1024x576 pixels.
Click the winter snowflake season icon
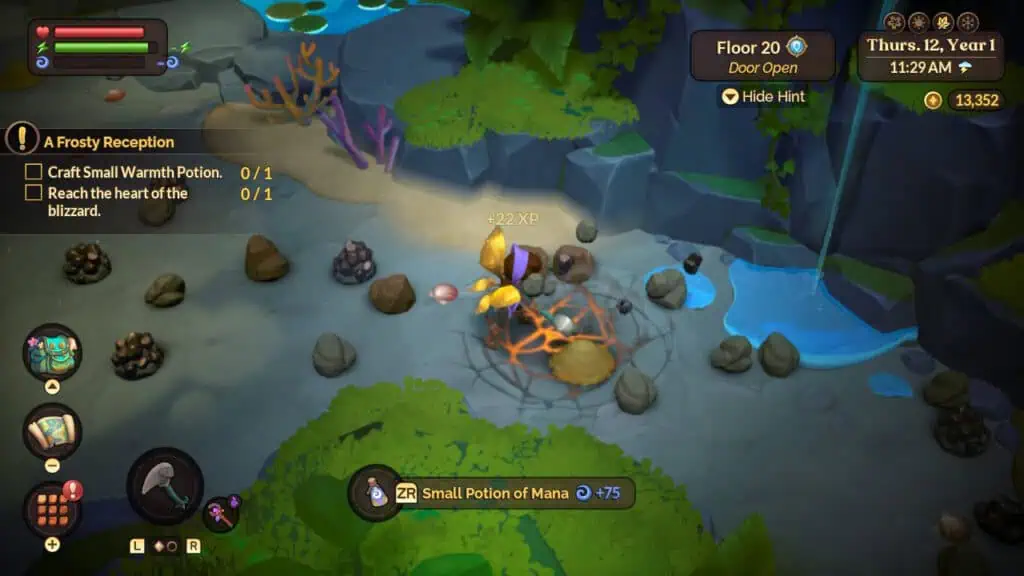click(967, 22)
